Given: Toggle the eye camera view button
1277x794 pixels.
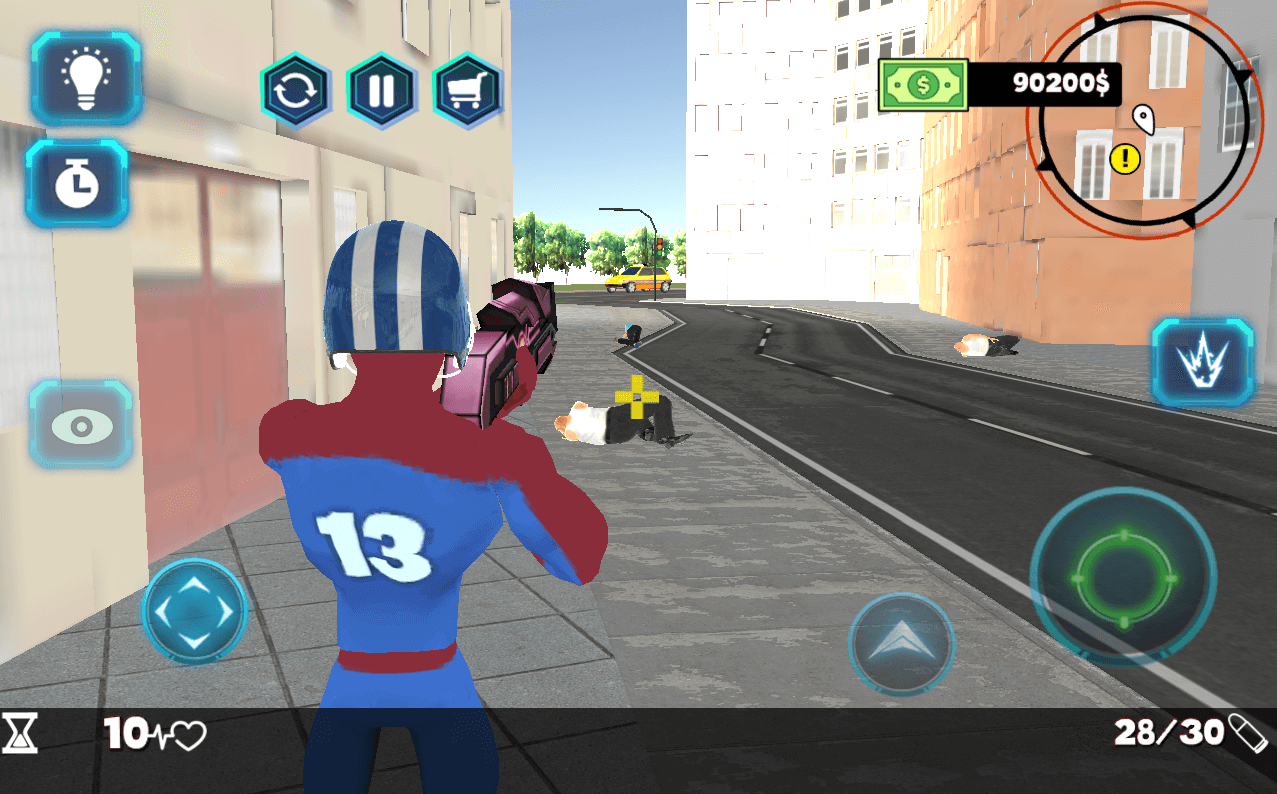Looking at the screenshot, I should 81,424.
